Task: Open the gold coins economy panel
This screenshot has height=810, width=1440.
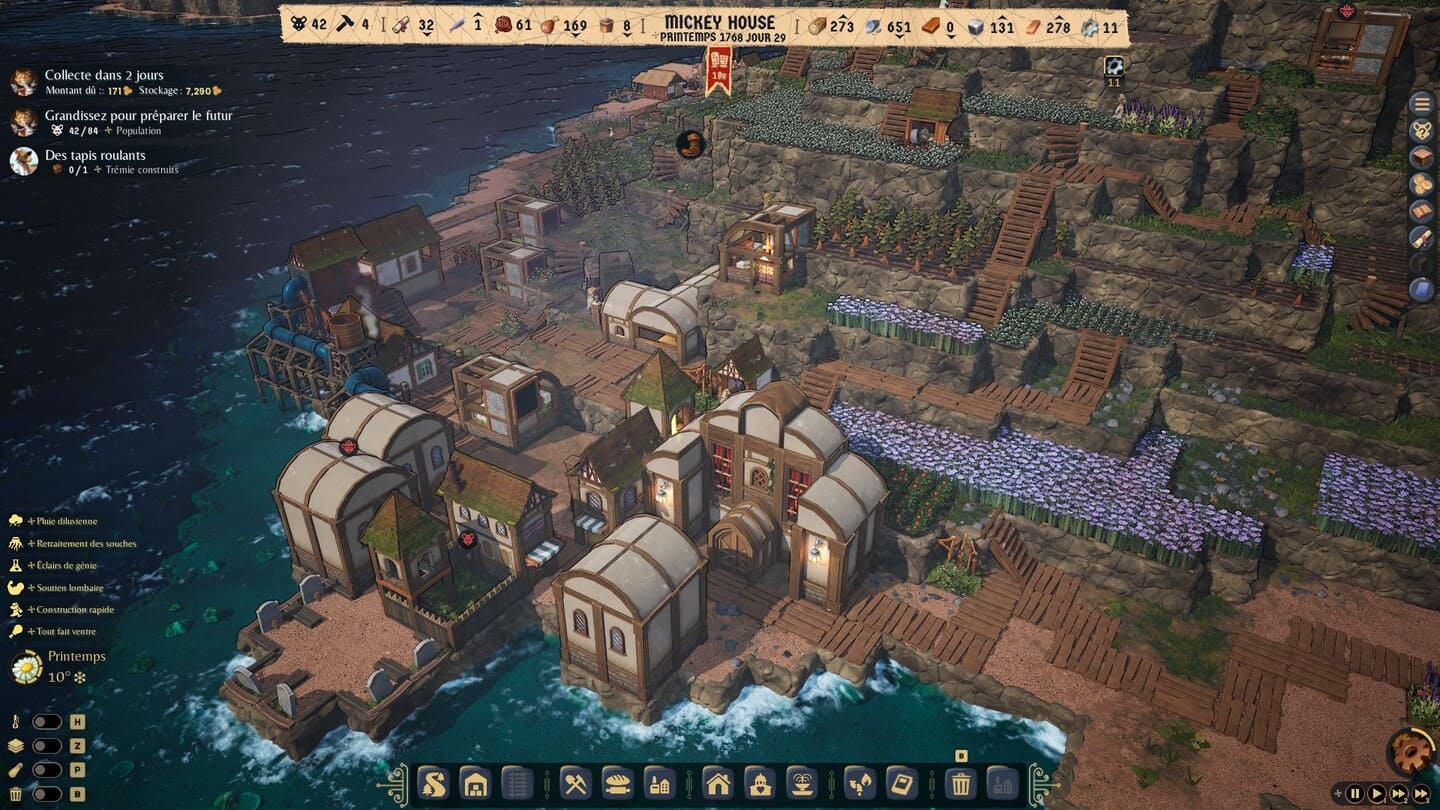Action: [x=1421, y=184]
